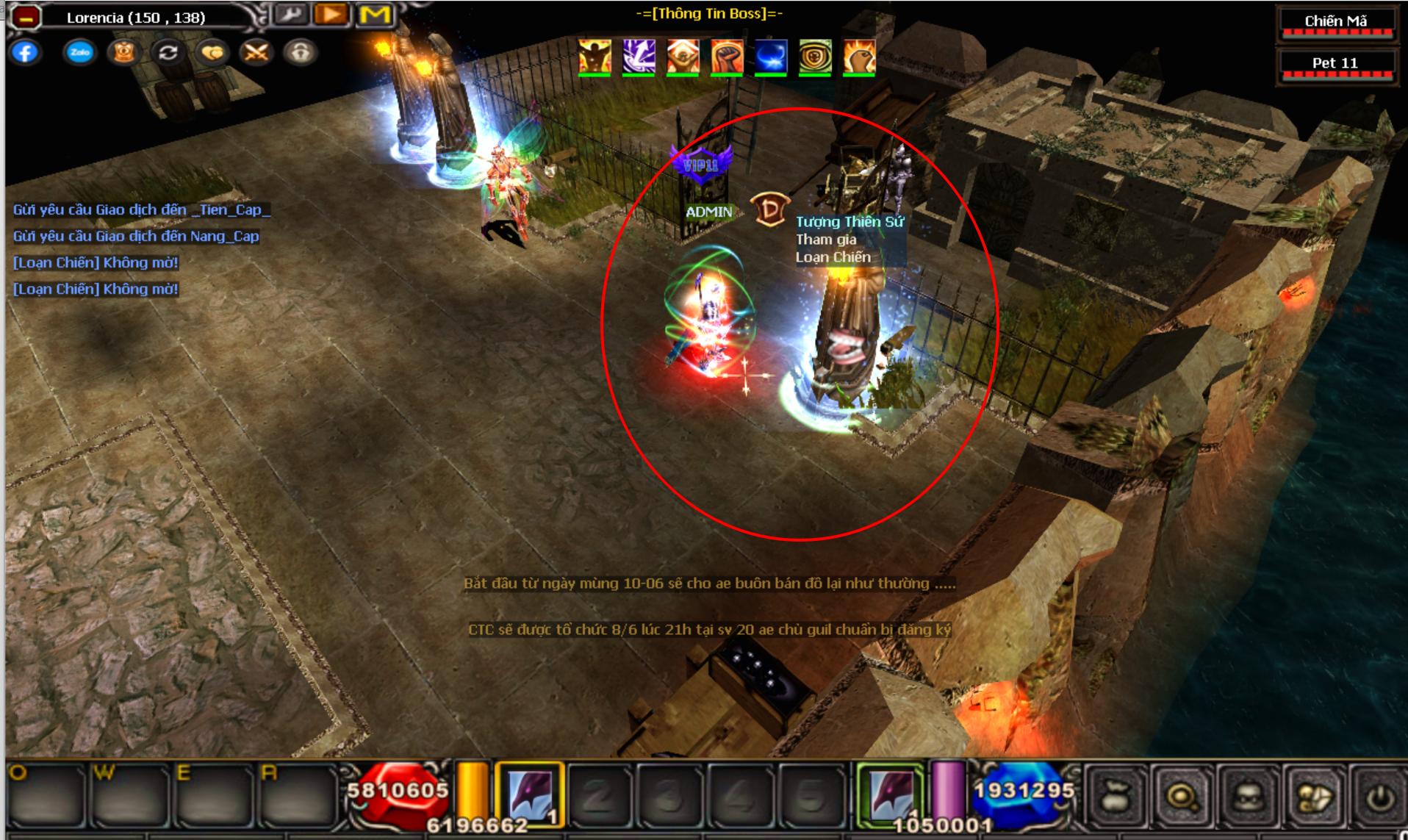Open the yellow M menu button
The width and height of the screenshot is (1408, 840).
pyautogui.click(x=375, y=15)
